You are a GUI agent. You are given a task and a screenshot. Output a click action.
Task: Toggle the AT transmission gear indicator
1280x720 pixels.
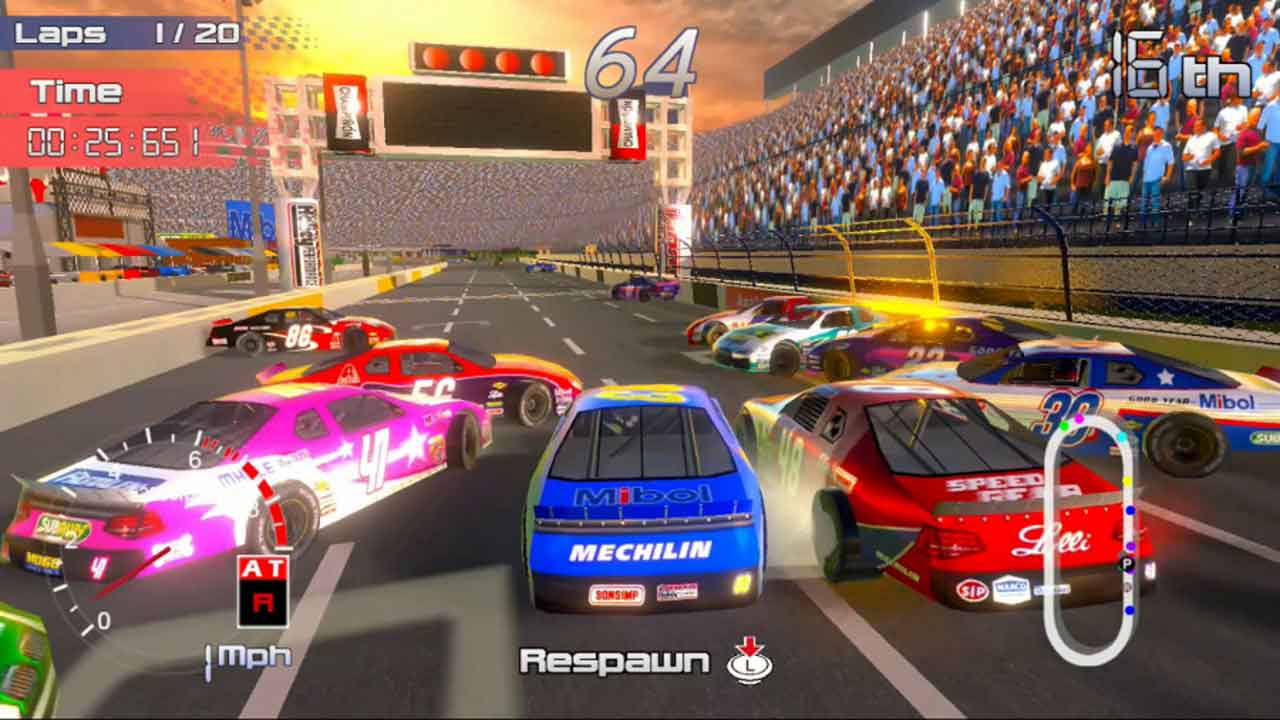(x=263, y=591)
